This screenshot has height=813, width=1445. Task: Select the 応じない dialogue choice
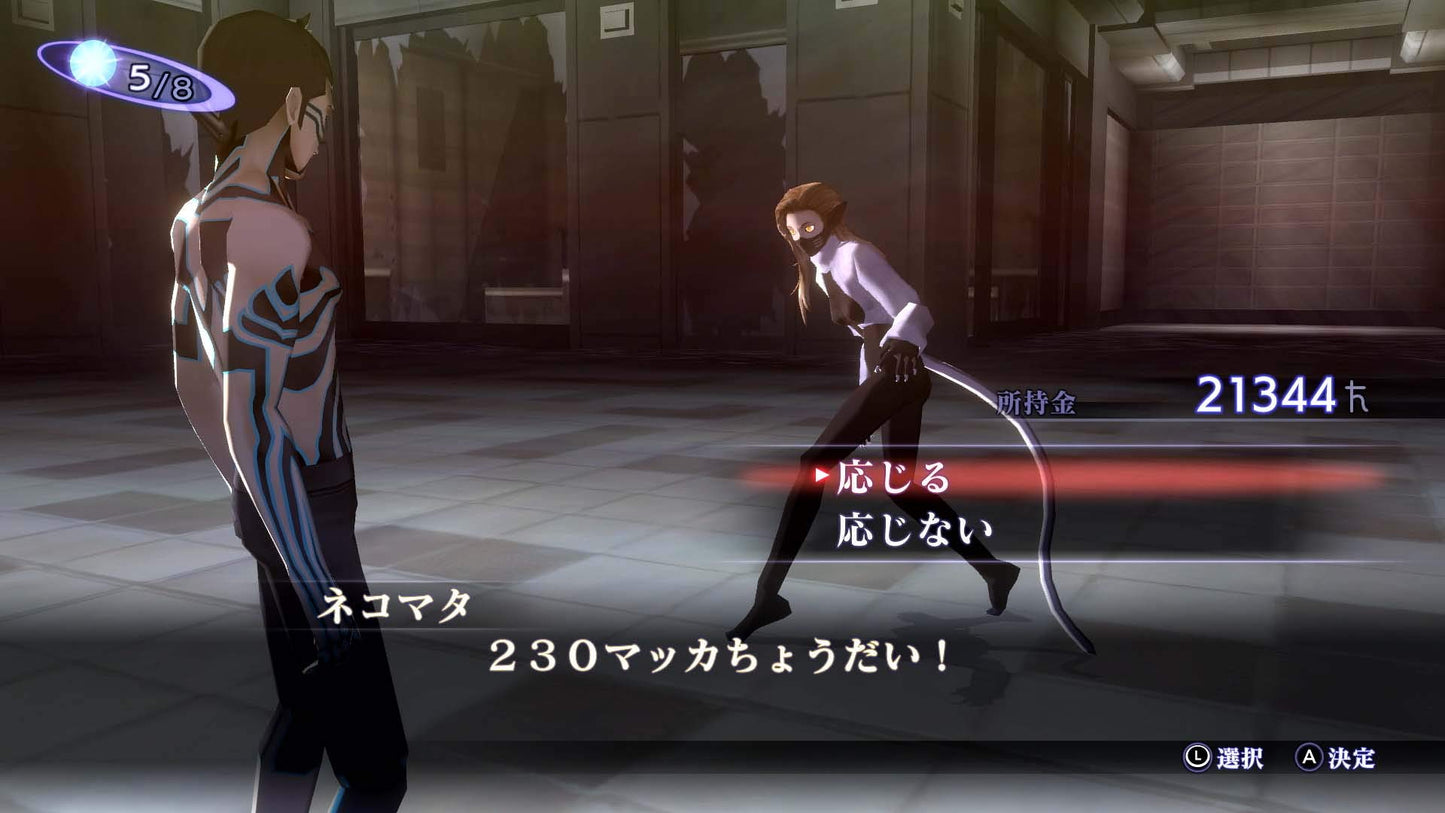point(914,529)
